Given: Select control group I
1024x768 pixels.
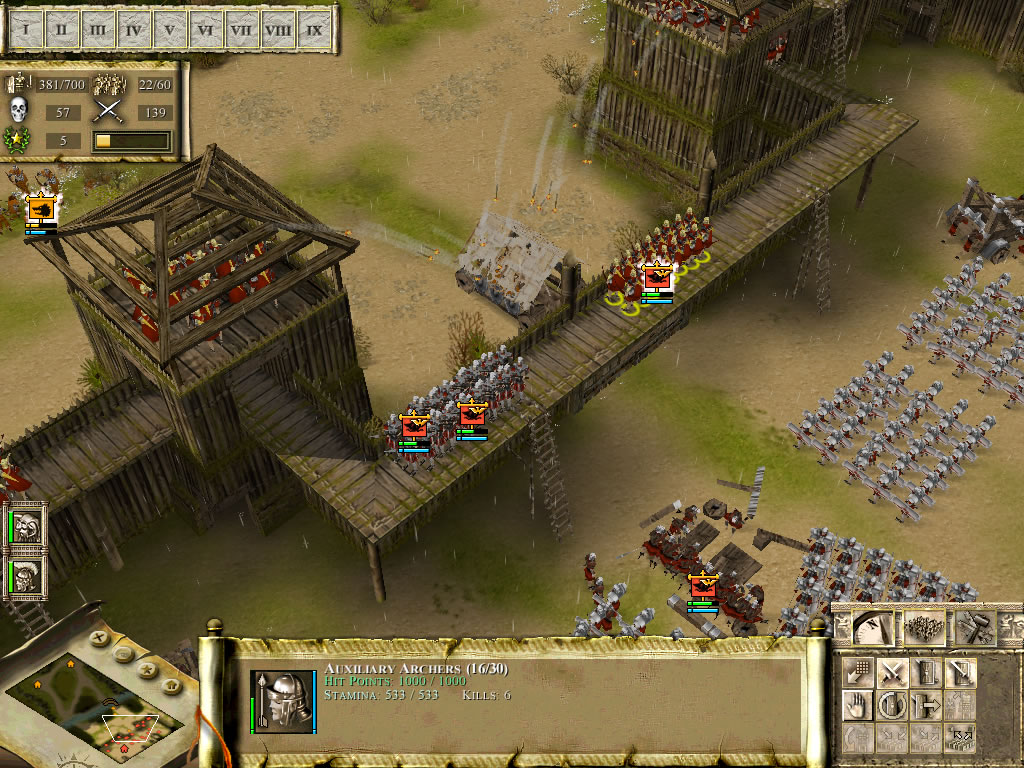Looking at the screenshot, I should pos(25,30).
